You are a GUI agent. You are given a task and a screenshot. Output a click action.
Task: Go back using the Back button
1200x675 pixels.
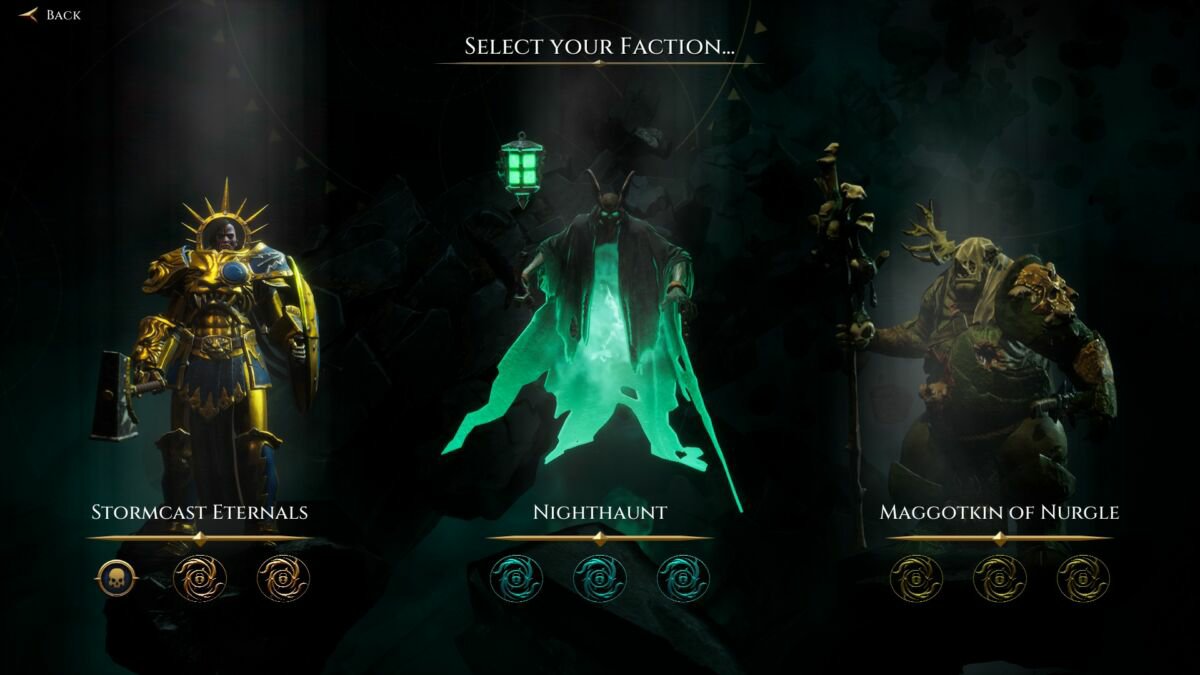click(50, 15)
